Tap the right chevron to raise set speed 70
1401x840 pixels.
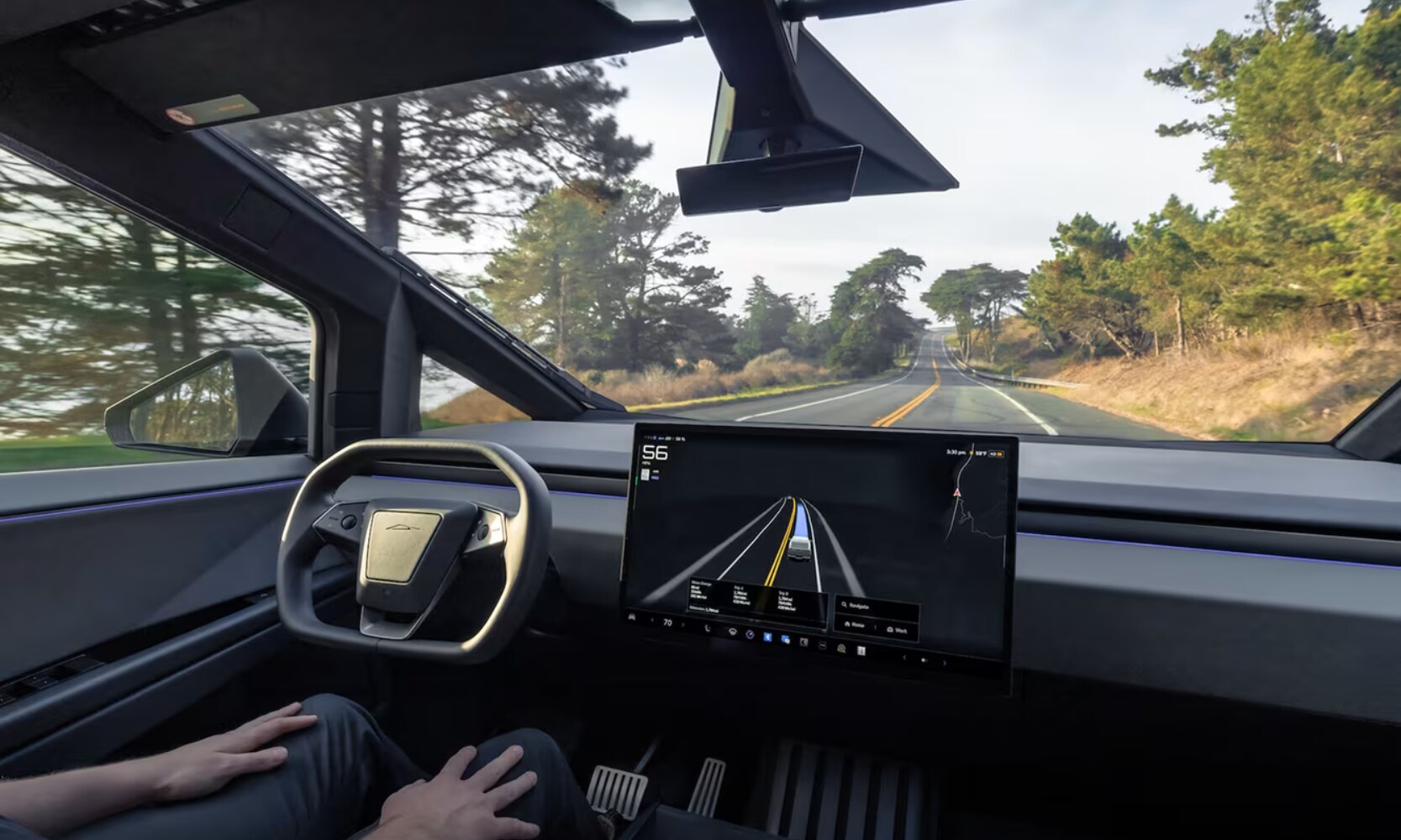[x=682, y=624]
